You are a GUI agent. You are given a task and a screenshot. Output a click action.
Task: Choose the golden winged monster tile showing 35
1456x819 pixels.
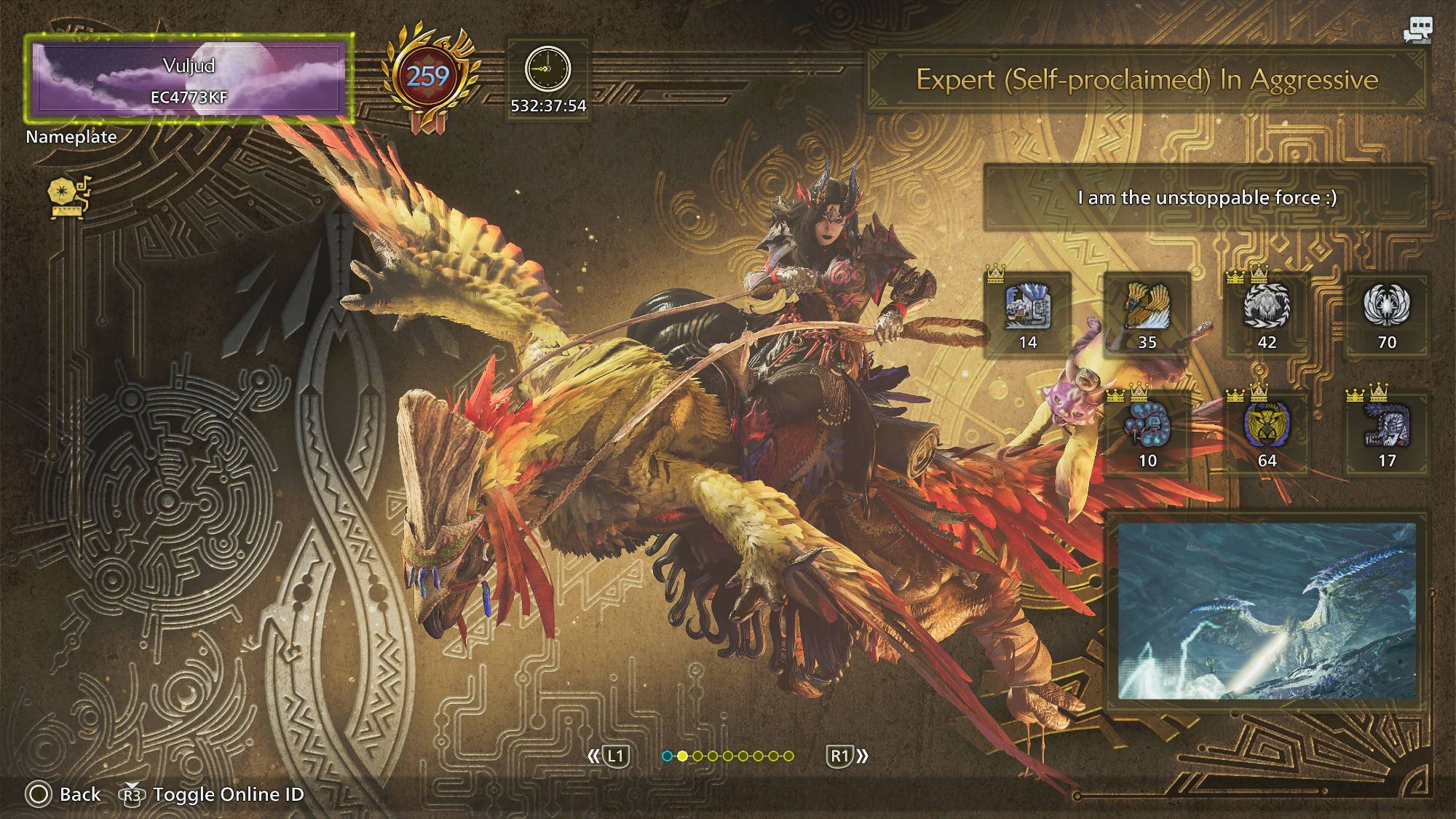click(1147, 314)
